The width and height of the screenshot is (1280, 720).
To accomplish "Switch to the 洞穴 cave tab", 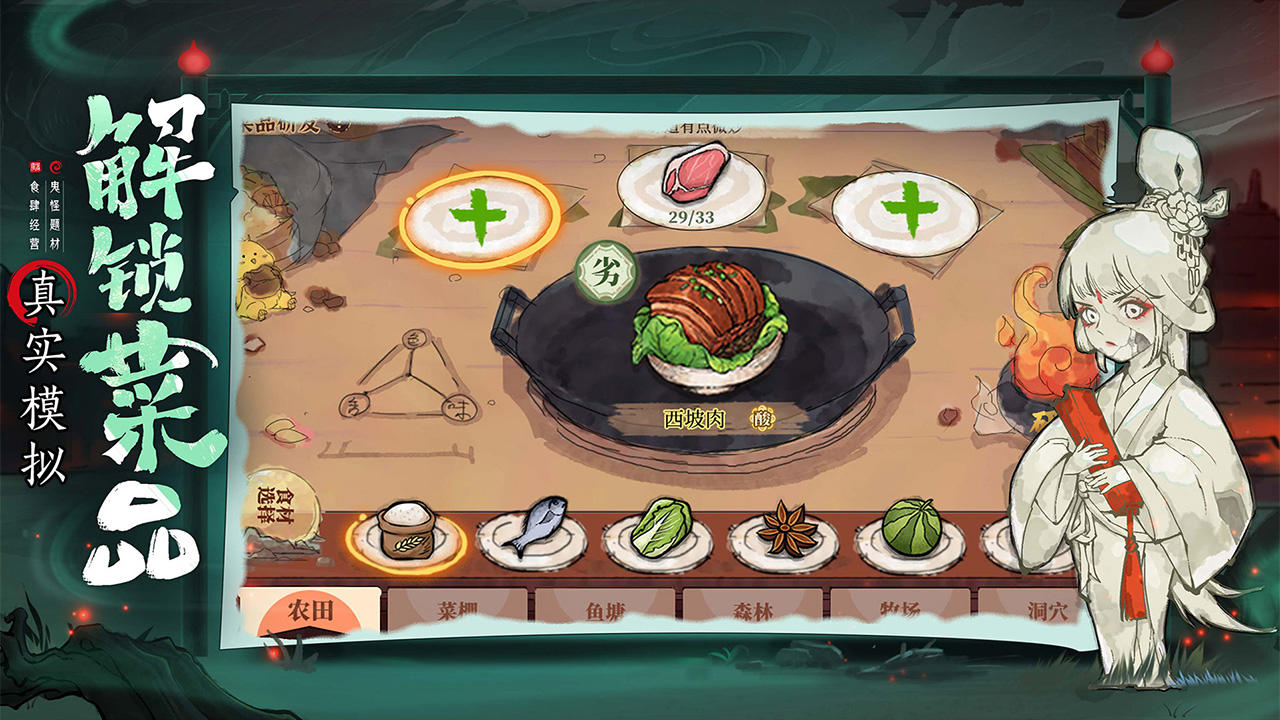I will [x=1045, y=610].
